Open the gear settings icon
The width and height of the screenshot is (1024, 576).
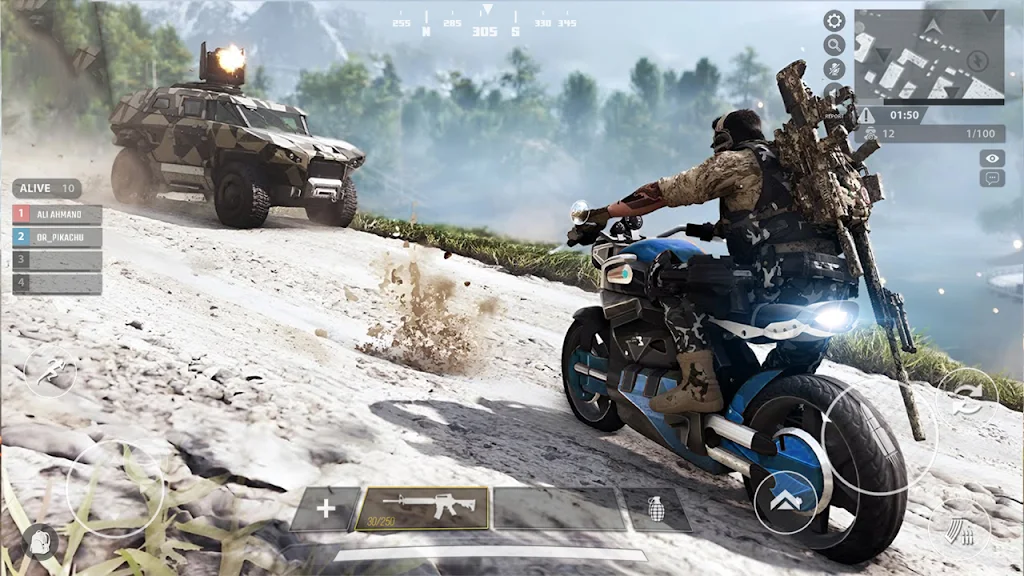pyautogui.click(x=834, y=20)
